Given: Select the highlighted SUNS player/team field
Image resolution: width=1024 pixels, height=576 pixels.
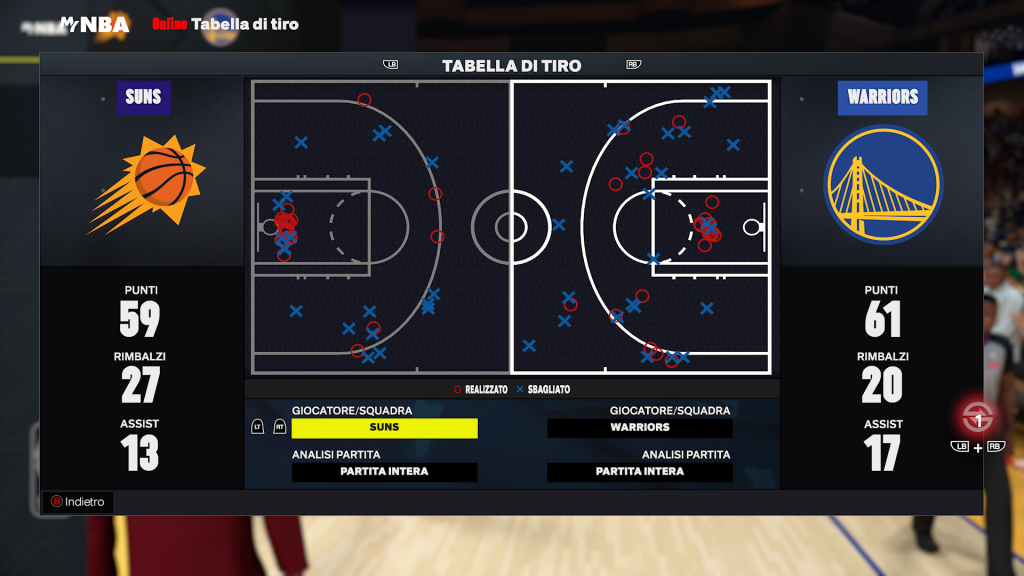Looking at the screenshot, I should (384, 428).
